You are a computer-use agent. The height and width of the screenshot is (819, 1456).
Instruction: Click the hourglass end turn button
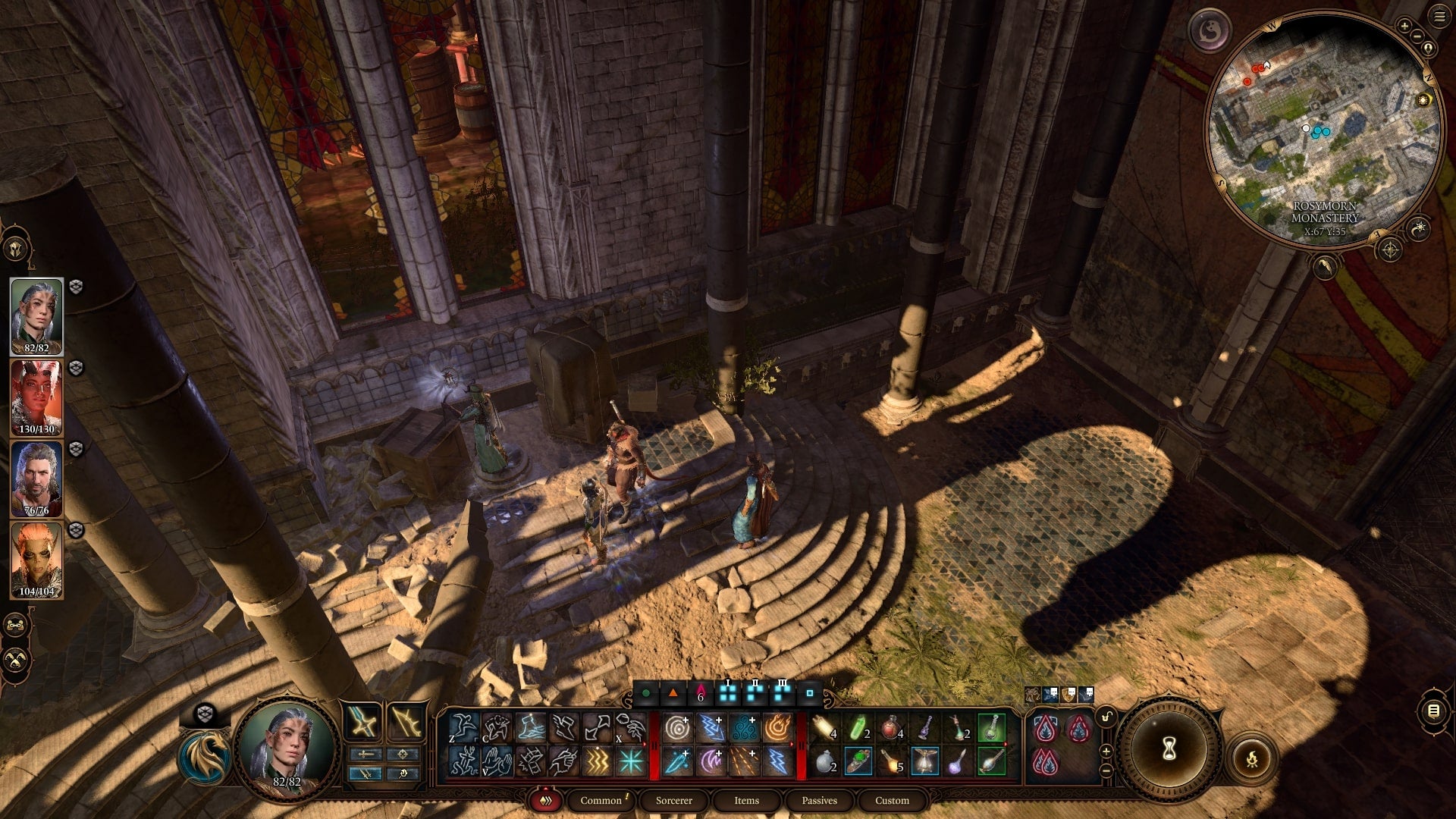tap(1169, 749)
